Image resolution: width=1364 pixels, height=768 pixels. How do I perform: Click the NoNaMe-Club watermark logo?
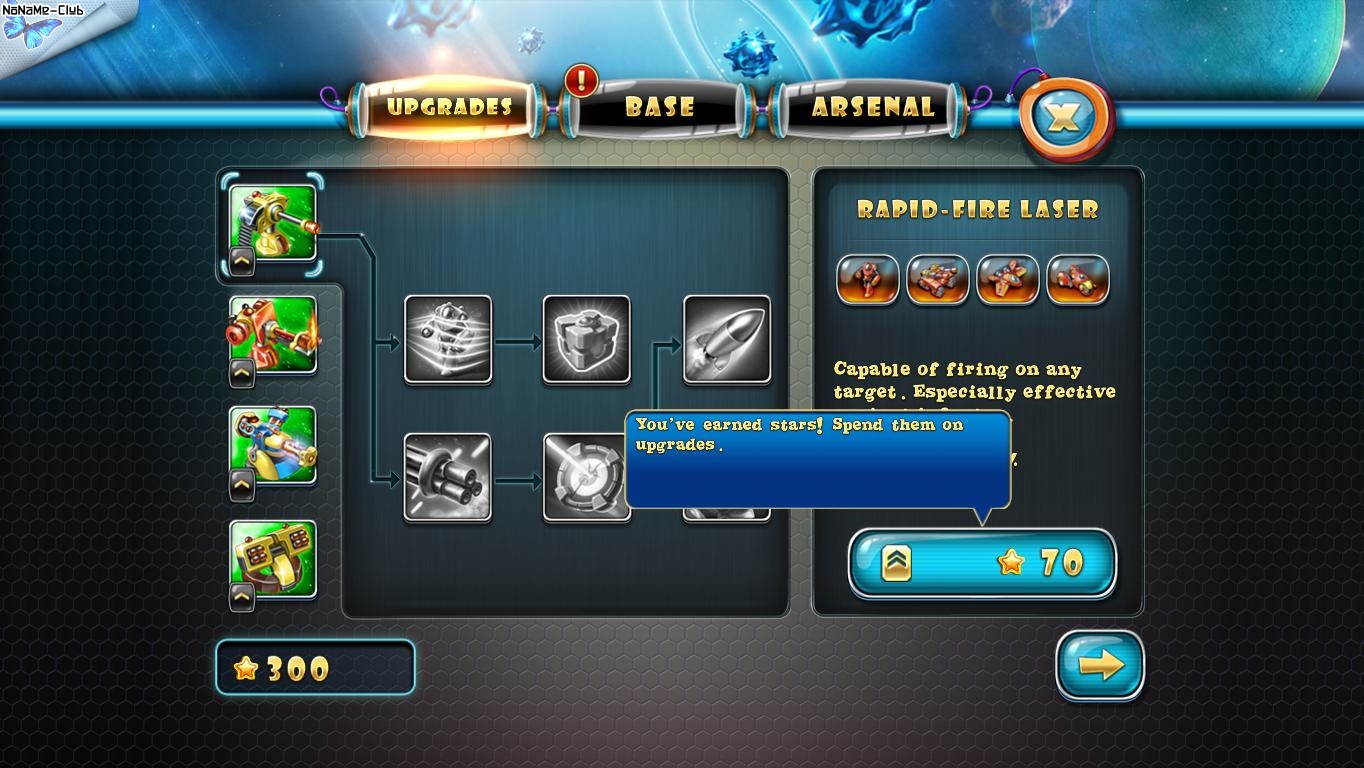pyautogui.click(x=45, y=24)
